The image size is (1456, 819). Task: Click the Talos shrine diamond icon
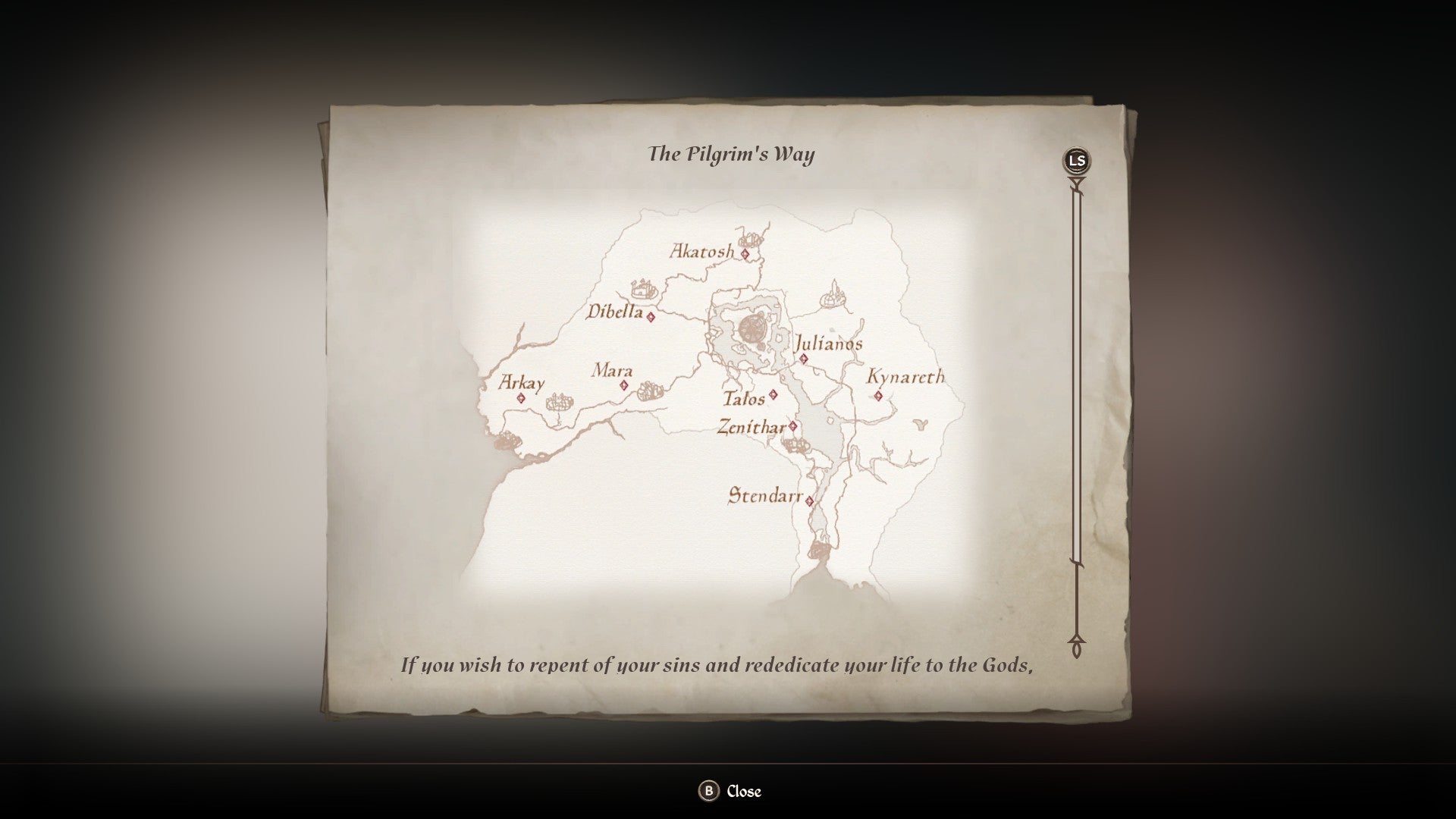point(772,394)
